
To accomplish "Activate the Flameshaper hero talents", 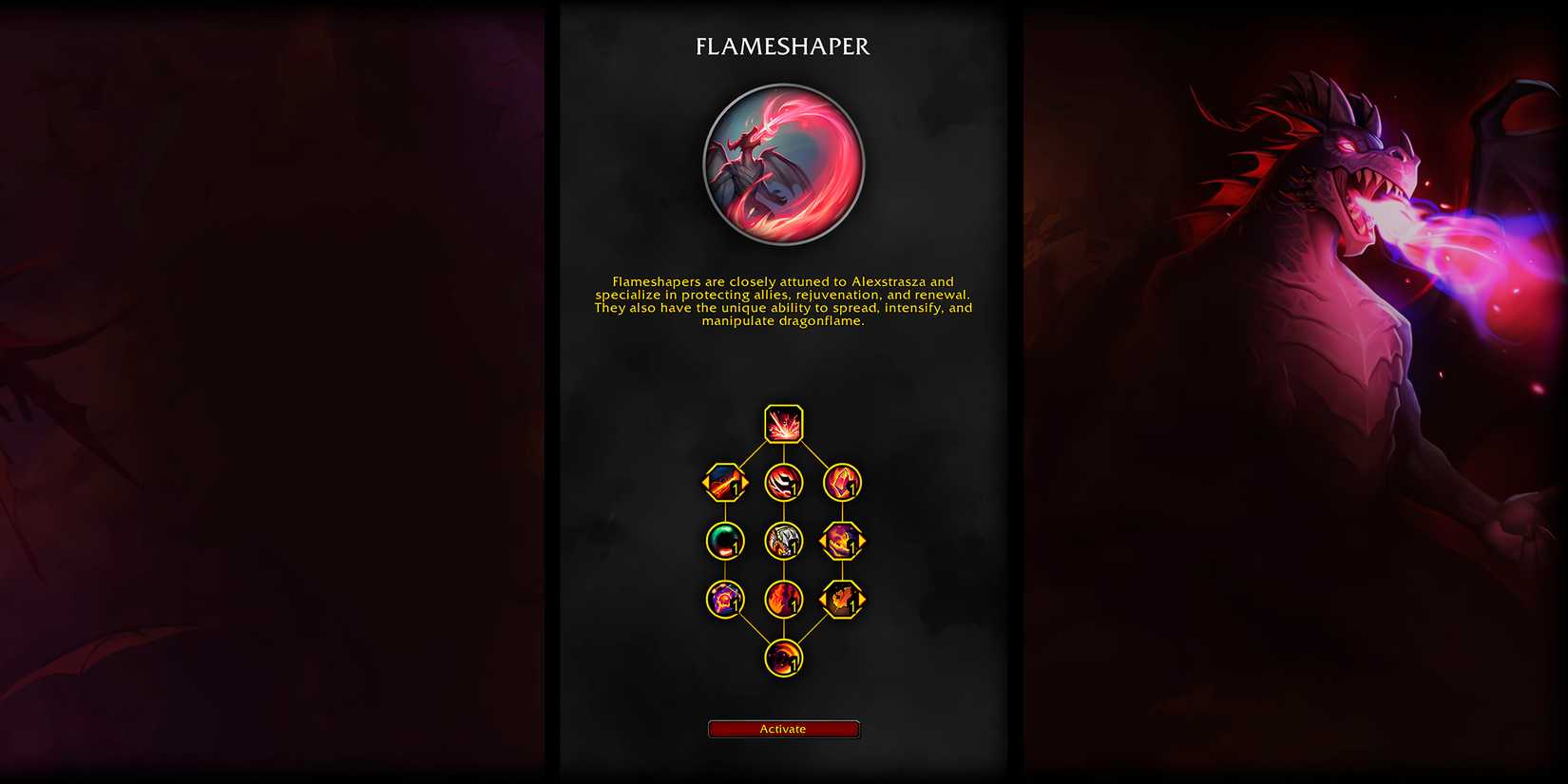I will point(783,728).
